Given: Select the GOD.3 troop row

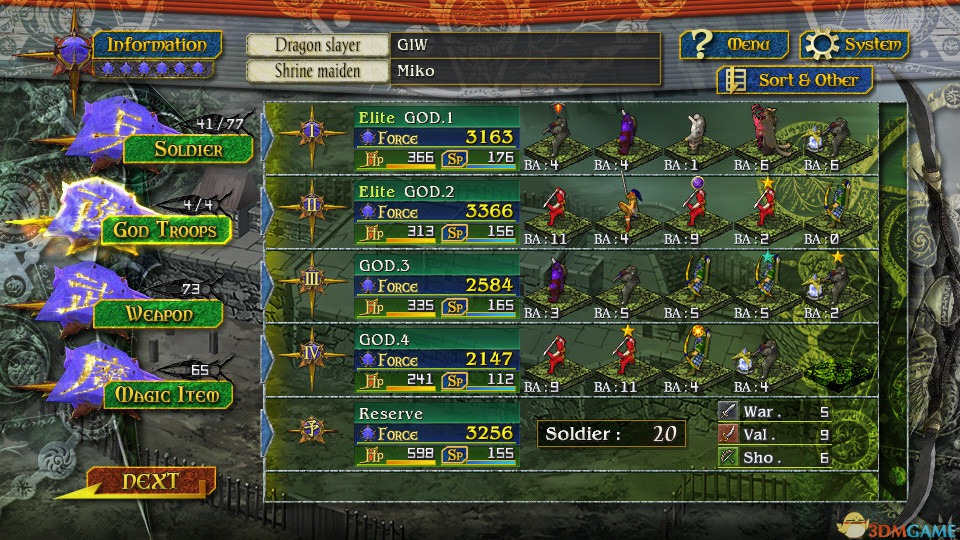Looking at the screenshot, I should coord(436,285).
